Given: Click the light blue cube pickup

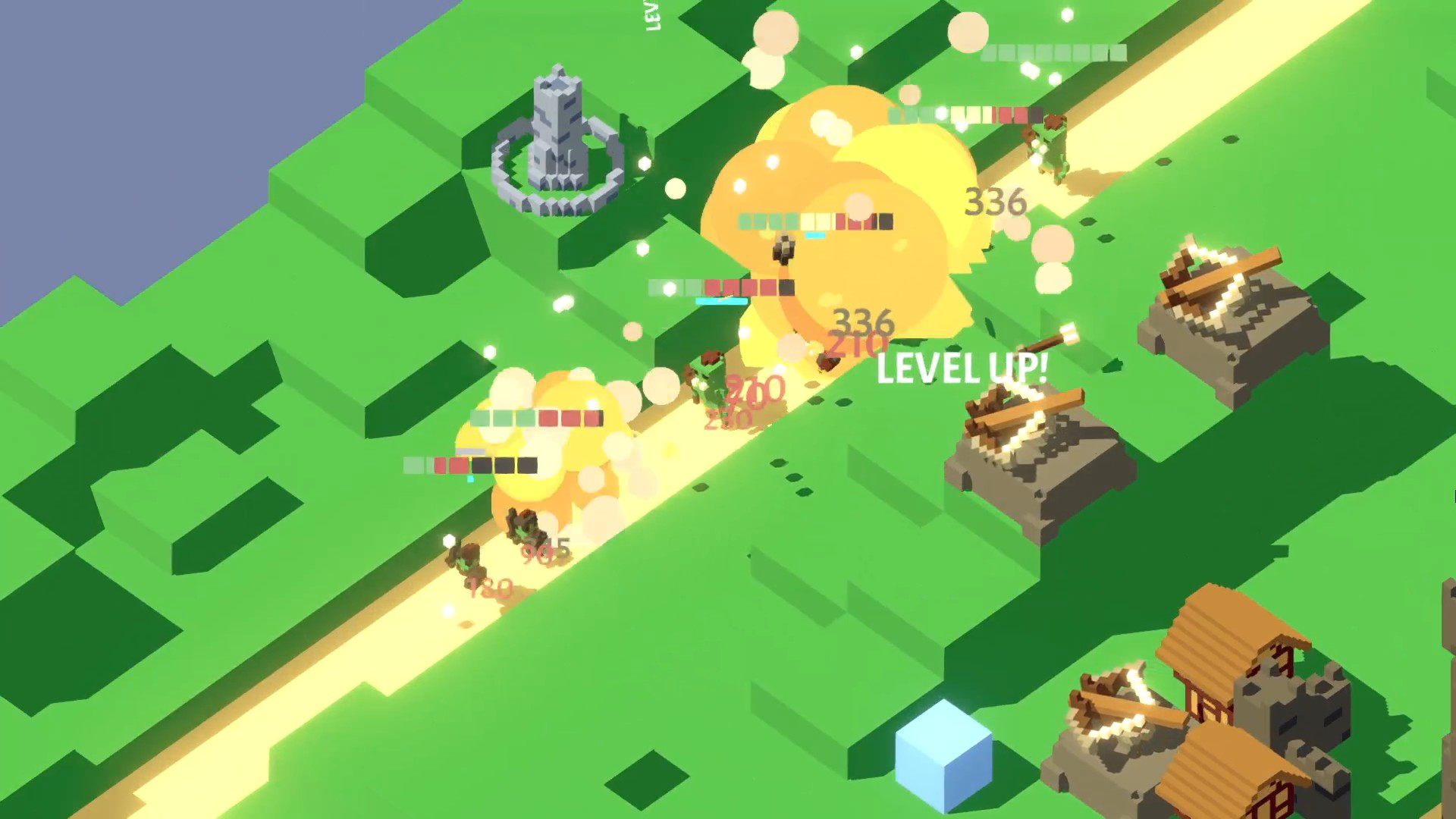Looking at the screenshot, I should [943, 751].
